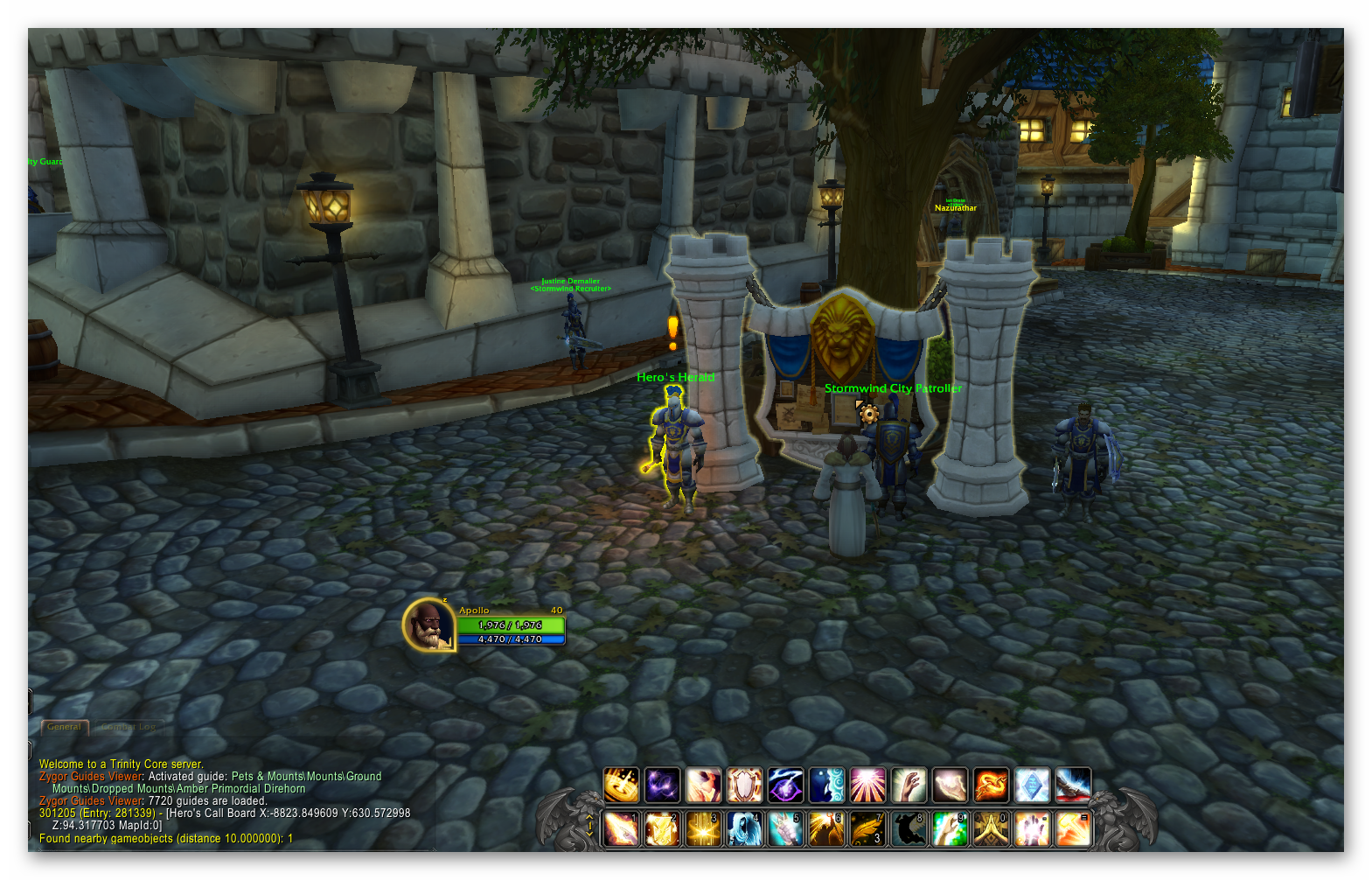
Task: Click Apollo's green health bar
Action: (x=512, y=625)
